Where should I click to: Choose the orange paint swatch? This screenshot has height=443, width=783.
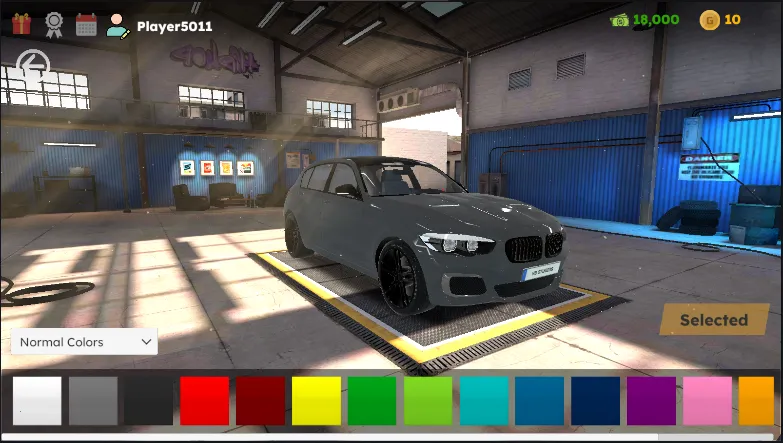(x=757, y=400)
